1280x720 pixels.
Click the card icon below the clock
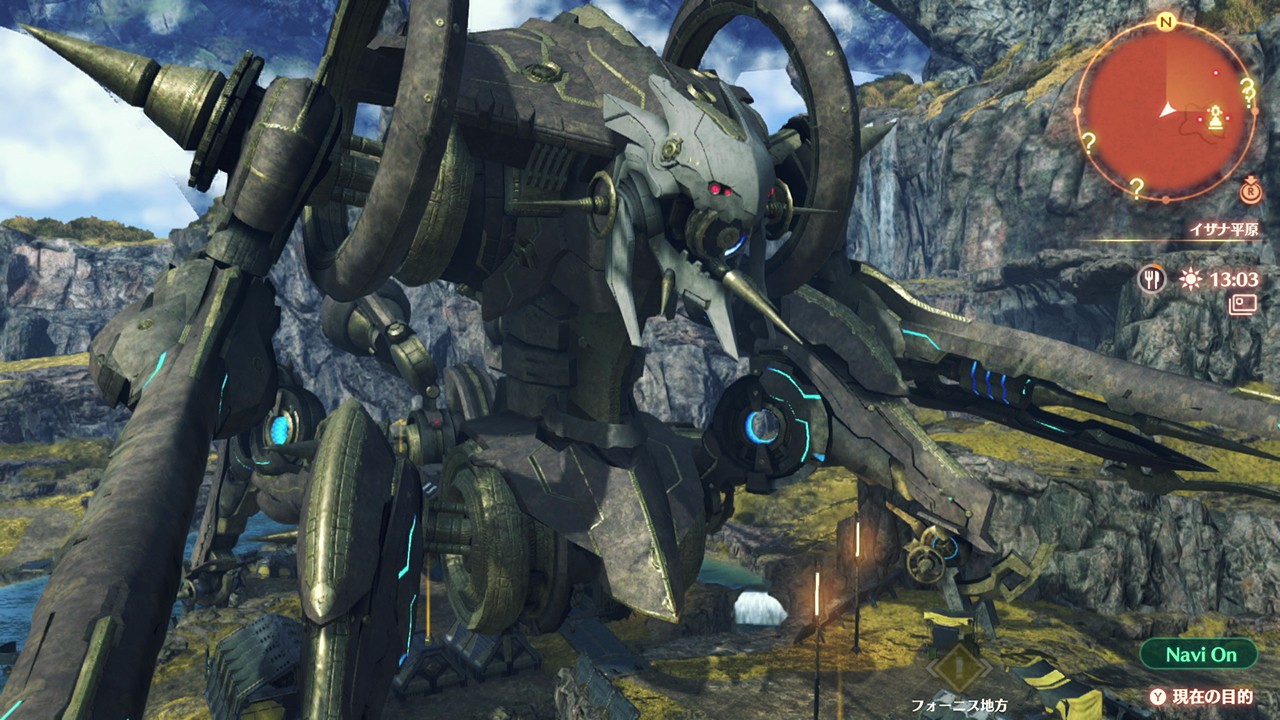click(1243, 304)
